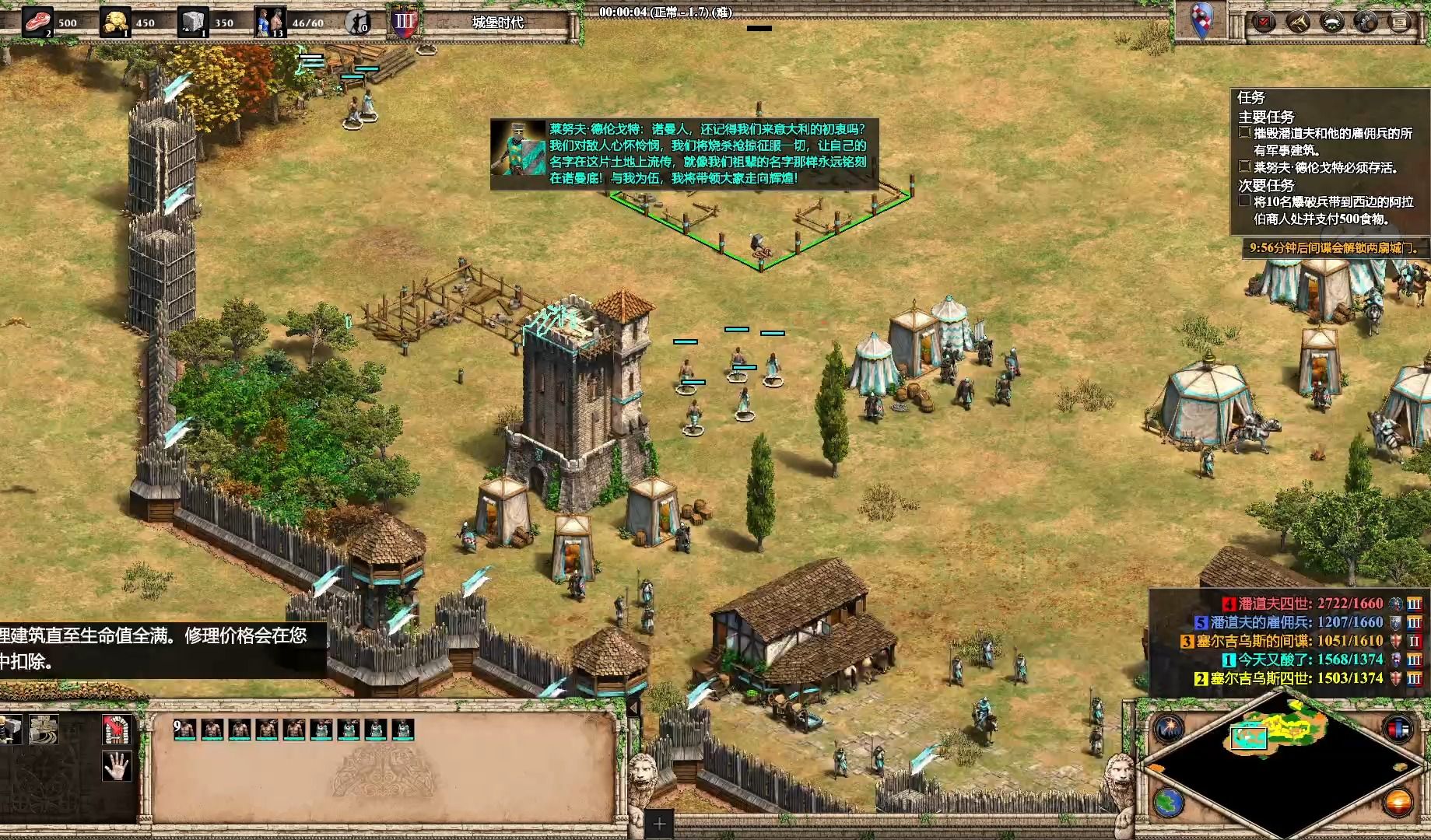Activate the garrison gate command

pyautogui.click(x=117, y=730)
